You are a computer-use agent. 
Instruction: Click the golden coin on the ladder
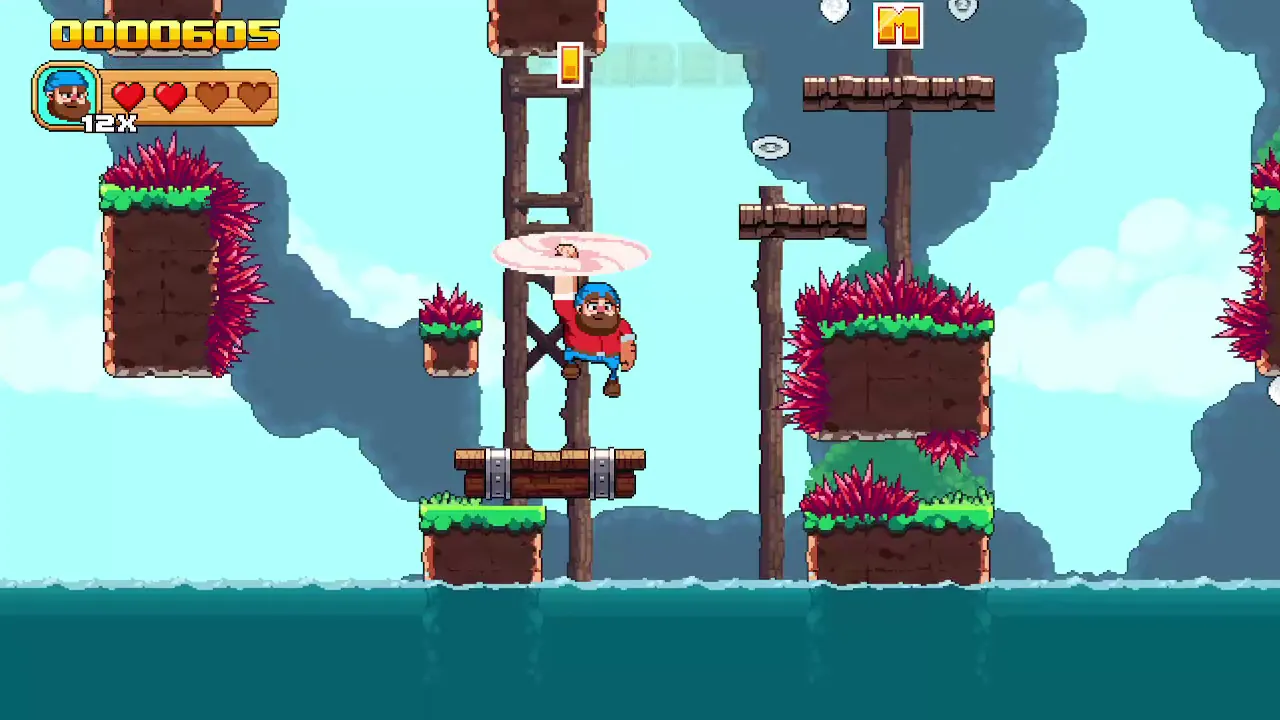[x=570, y=65]
